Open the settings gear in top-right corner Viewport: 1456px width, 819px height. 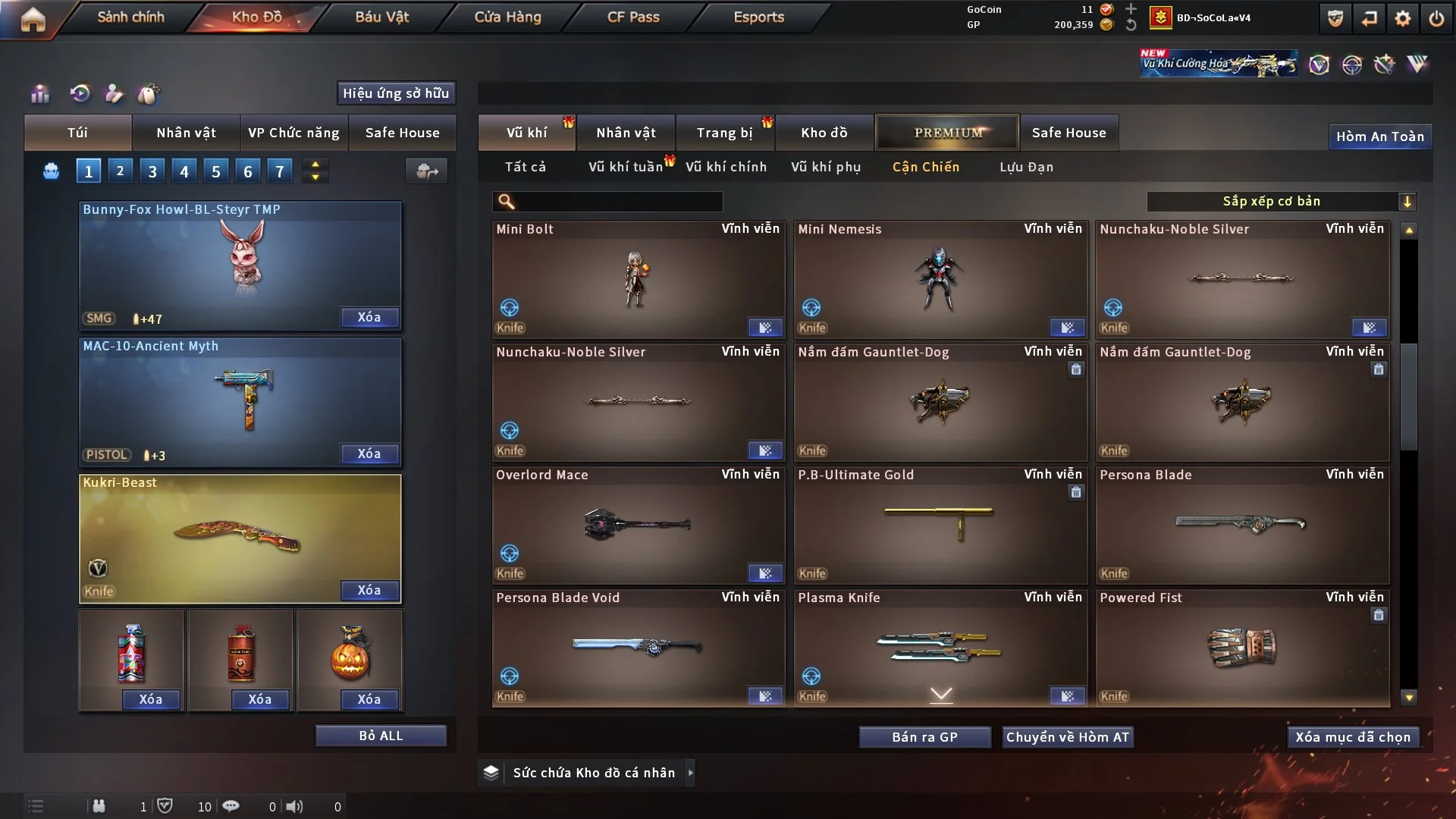click(1404, 18)
